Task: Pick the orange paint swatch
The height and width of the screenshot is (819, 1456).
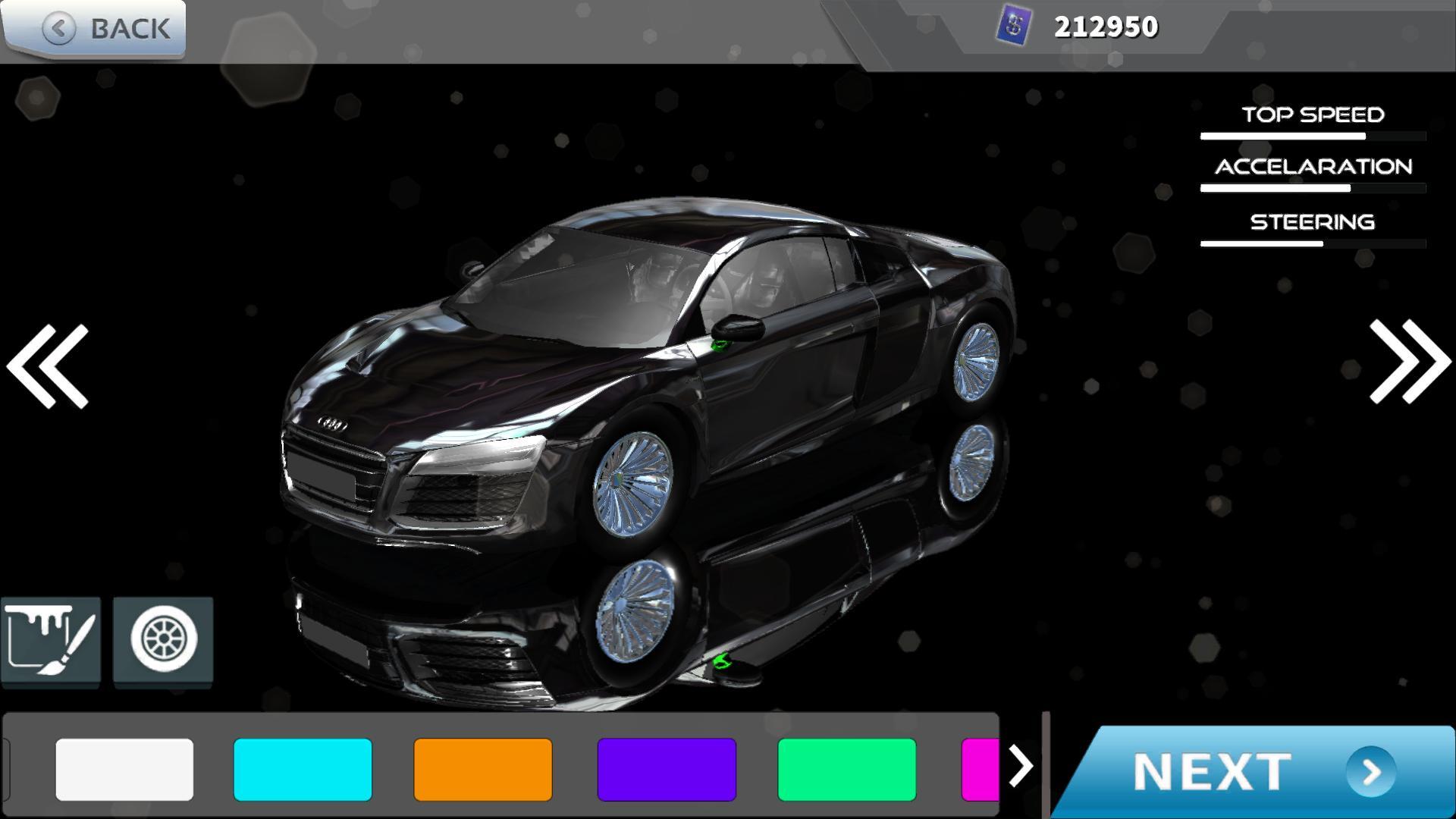Action: (483, 770)
